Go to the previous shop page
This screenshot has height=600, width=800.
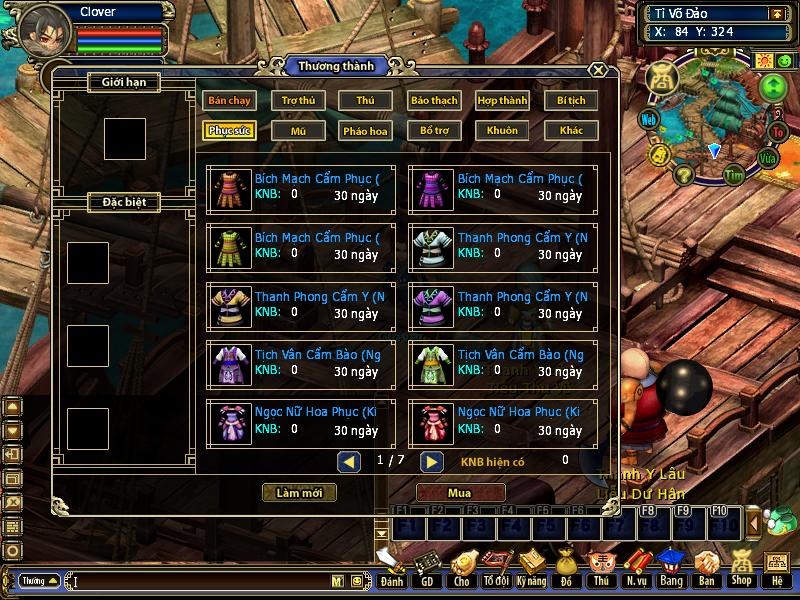349,461
